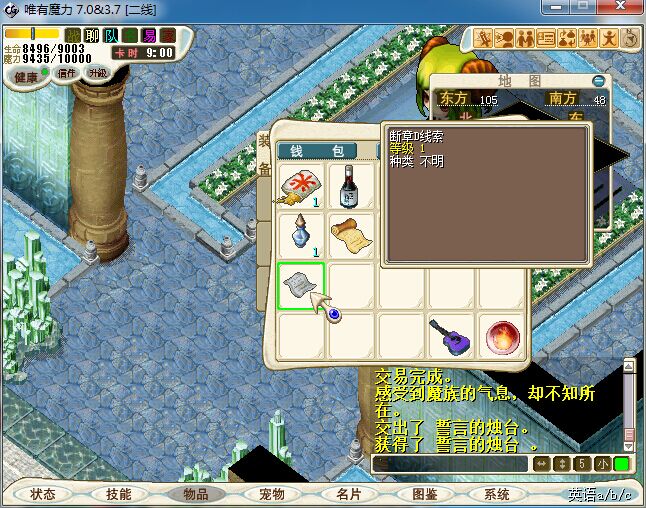Viewport: 646px width, 508px height.
Task: Select the fire orb item slot
Action: click(x=501, y=337)
